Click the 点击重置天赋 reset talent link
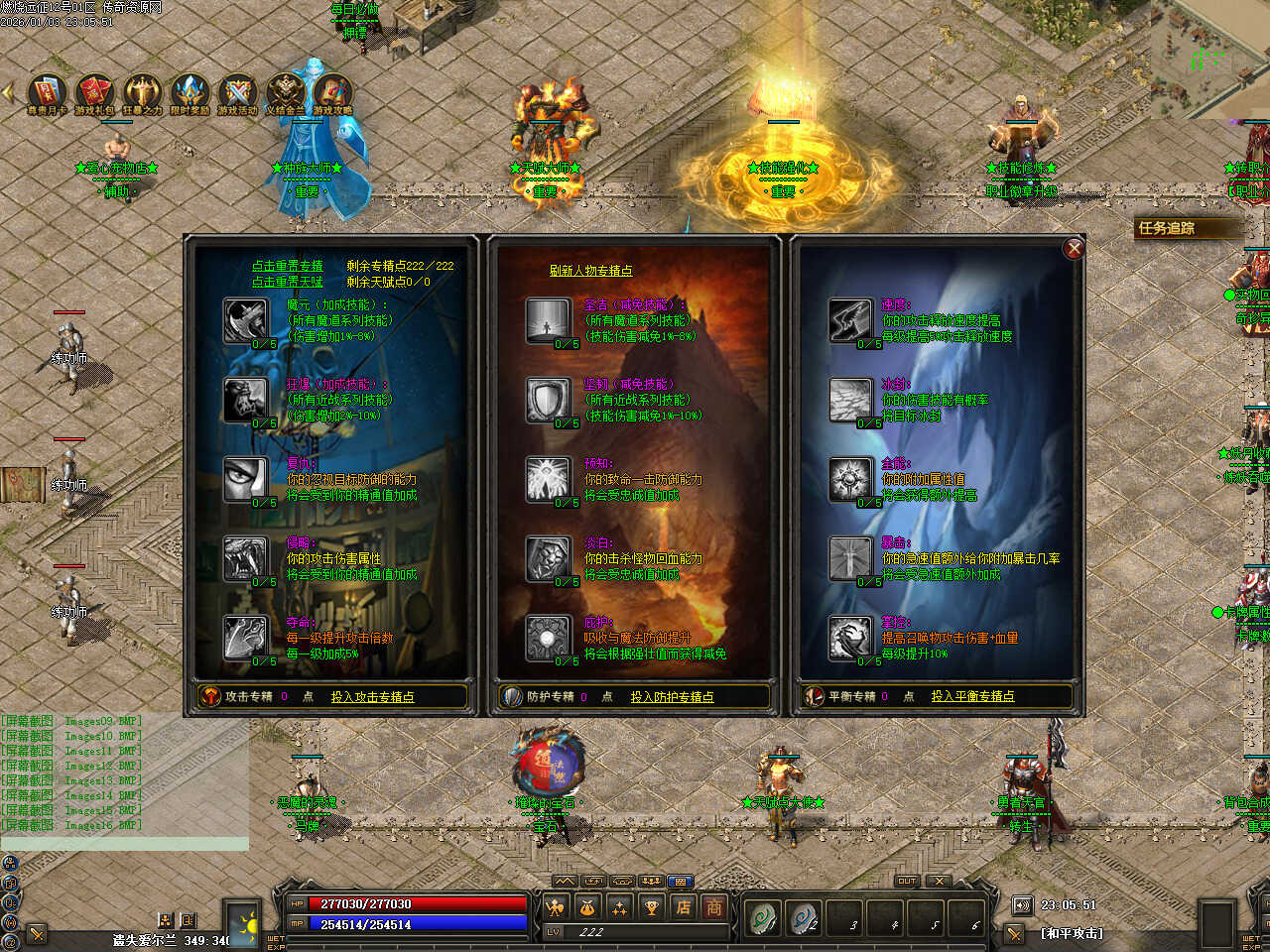 click(287, 282)
